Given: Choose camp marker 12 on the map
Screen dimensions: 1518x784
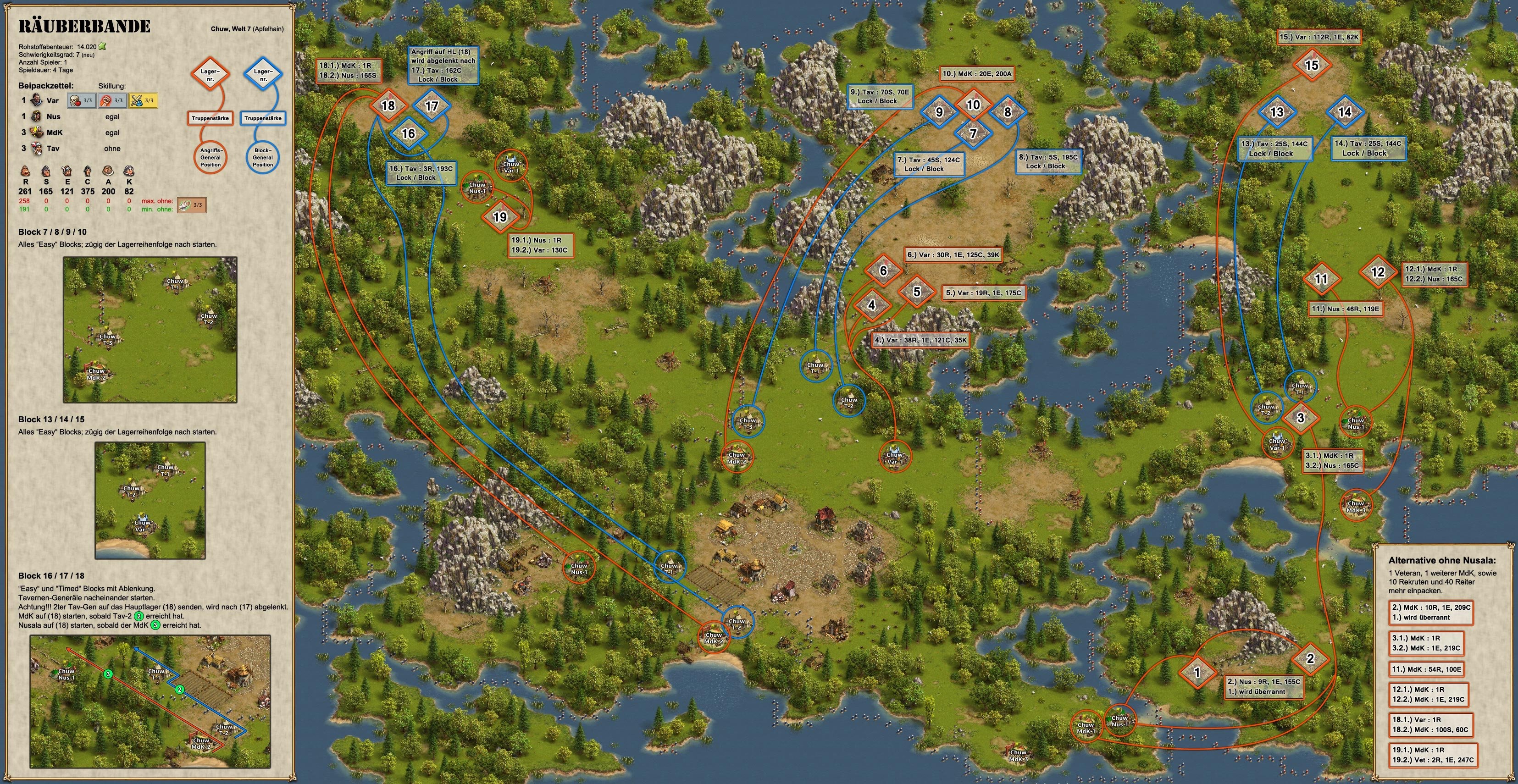Looking at the screenshot, I should pyautogui.click(x=1377, y=272).
